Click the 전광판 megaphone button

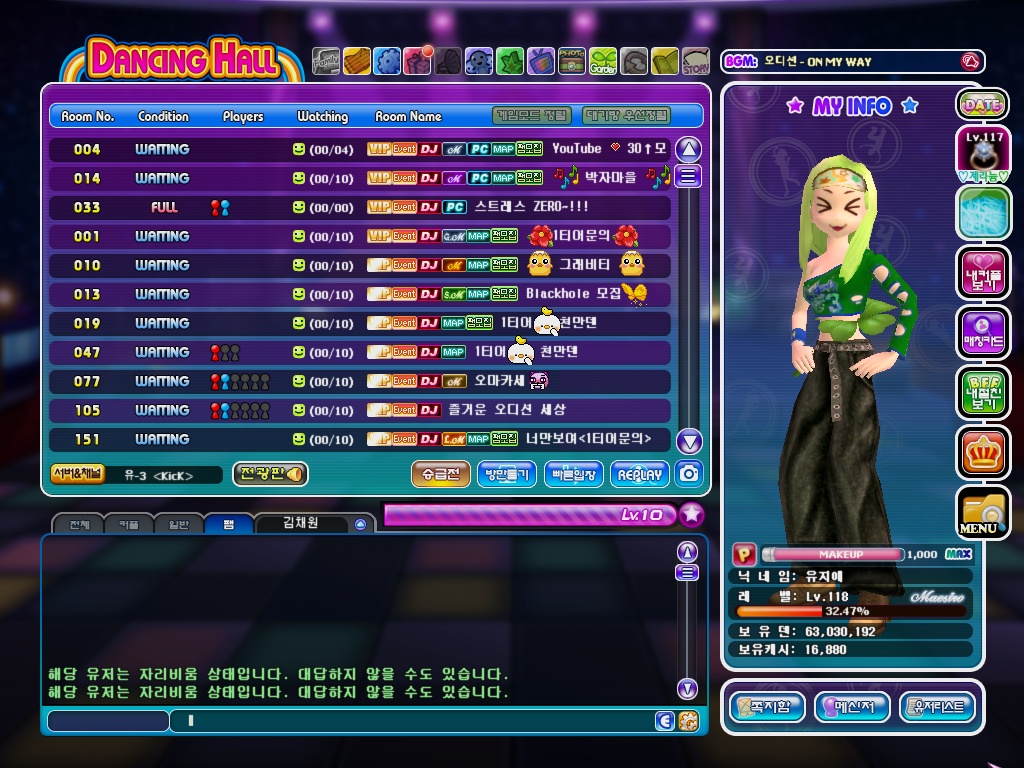(270, 474)
